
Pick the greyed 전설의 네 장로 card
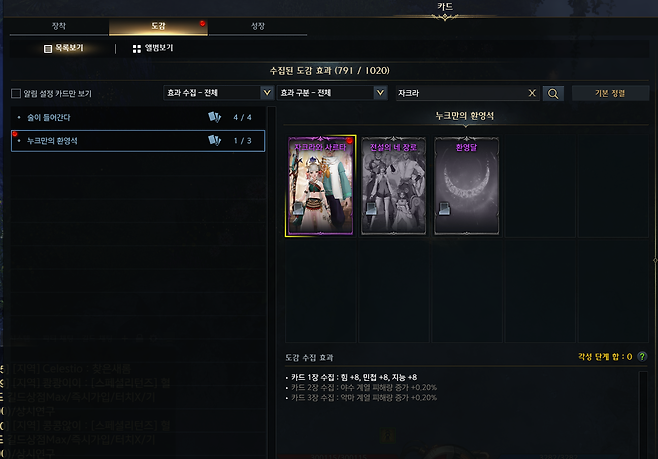coord(393,186)
